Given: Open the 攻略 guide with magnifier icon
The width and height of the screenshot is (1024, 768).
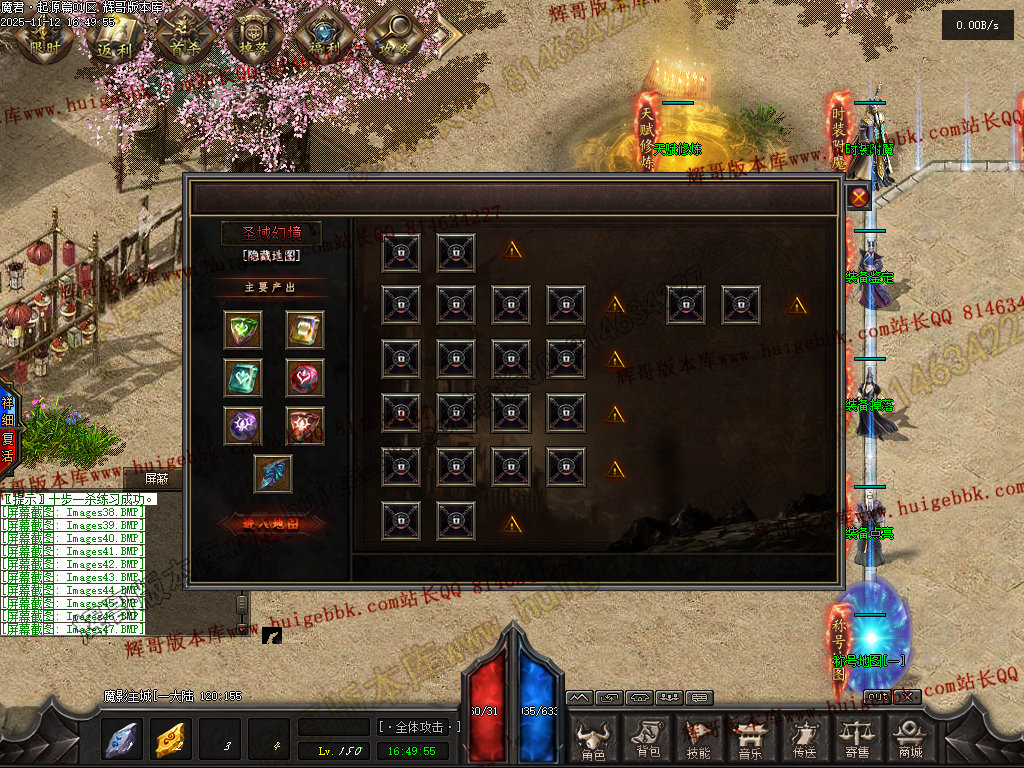Looking at the screenshot, I should point(393,35).
